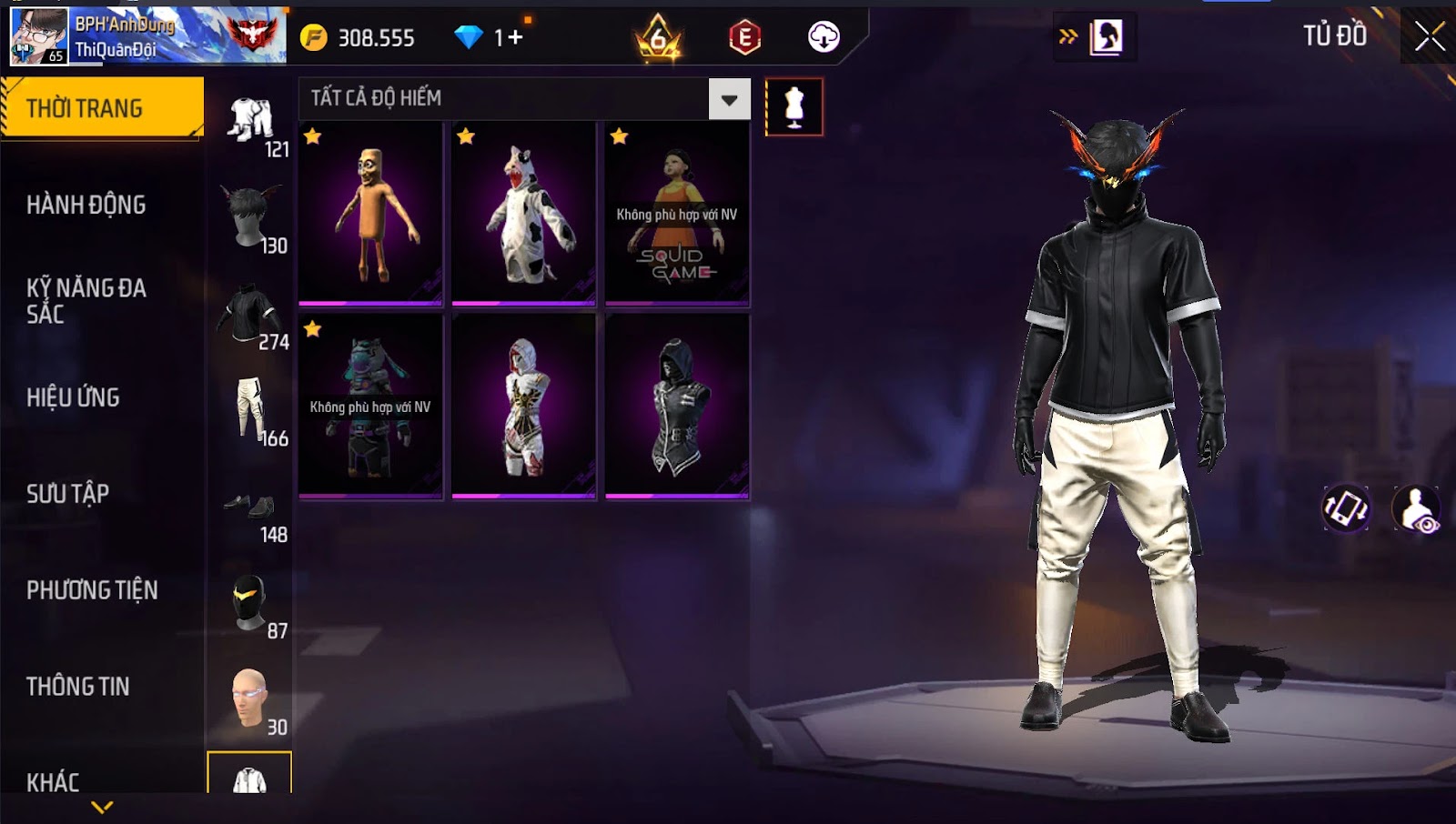Image resolution: width=1456 pixels, height=824 pixels.
Task: Select the cow costume outfit
Action: 524,214
